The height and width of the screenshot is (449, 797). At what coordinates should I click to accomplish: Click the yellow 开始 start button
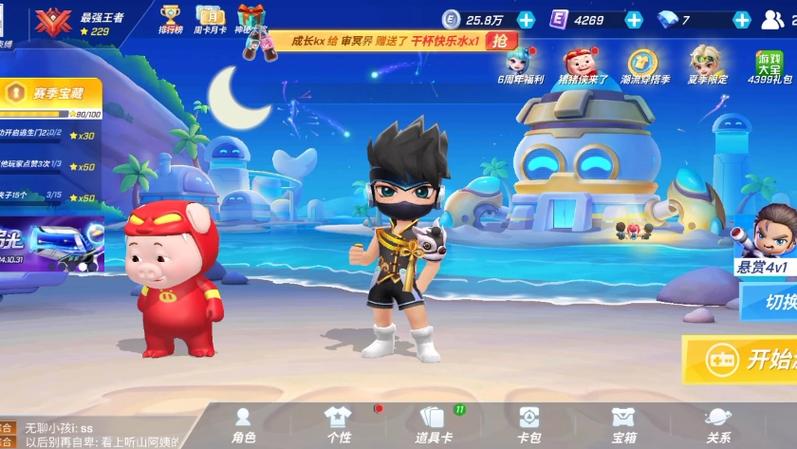(745, 360)
